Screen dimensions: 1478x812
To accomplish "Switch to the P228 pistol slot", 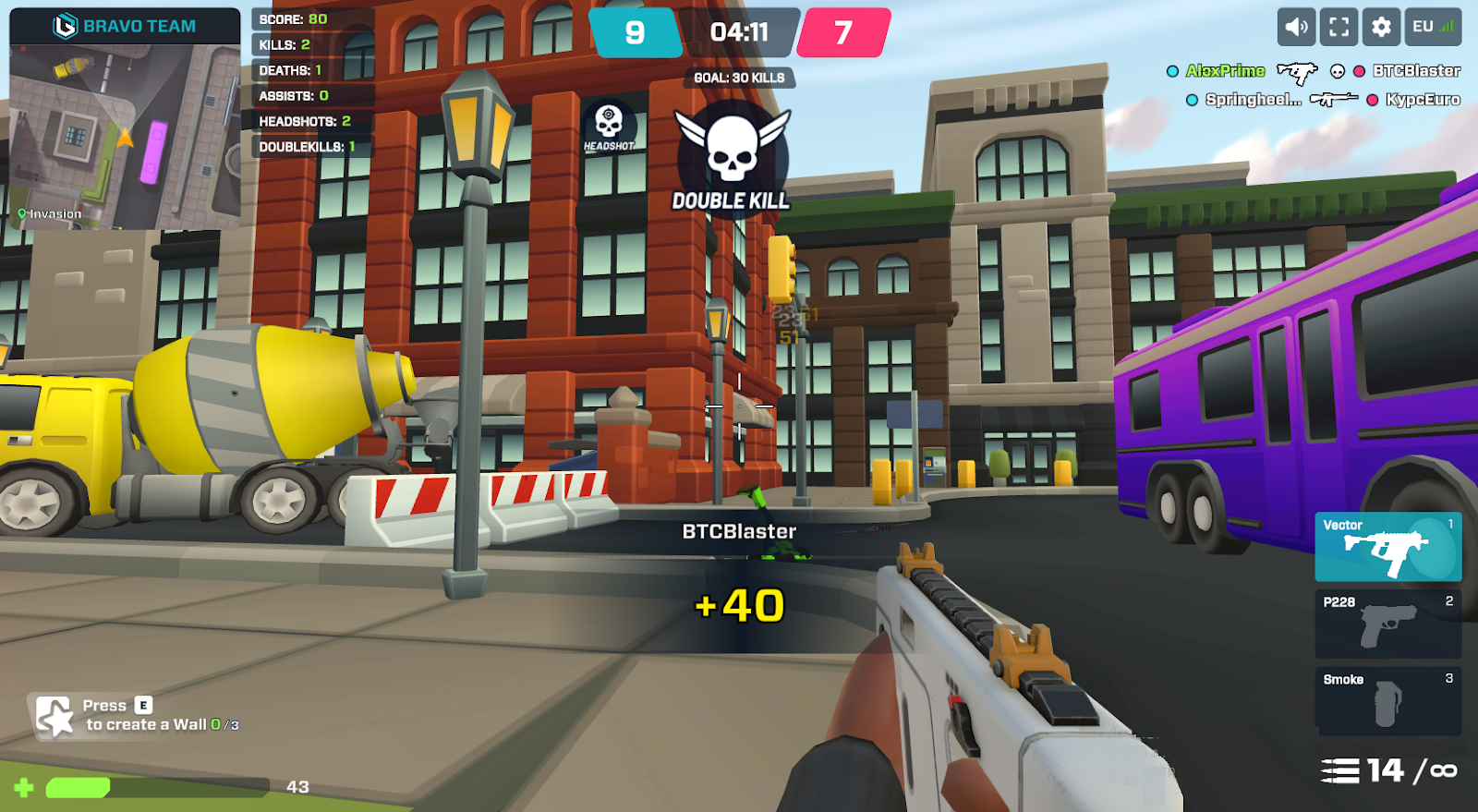I will 1387,624.
